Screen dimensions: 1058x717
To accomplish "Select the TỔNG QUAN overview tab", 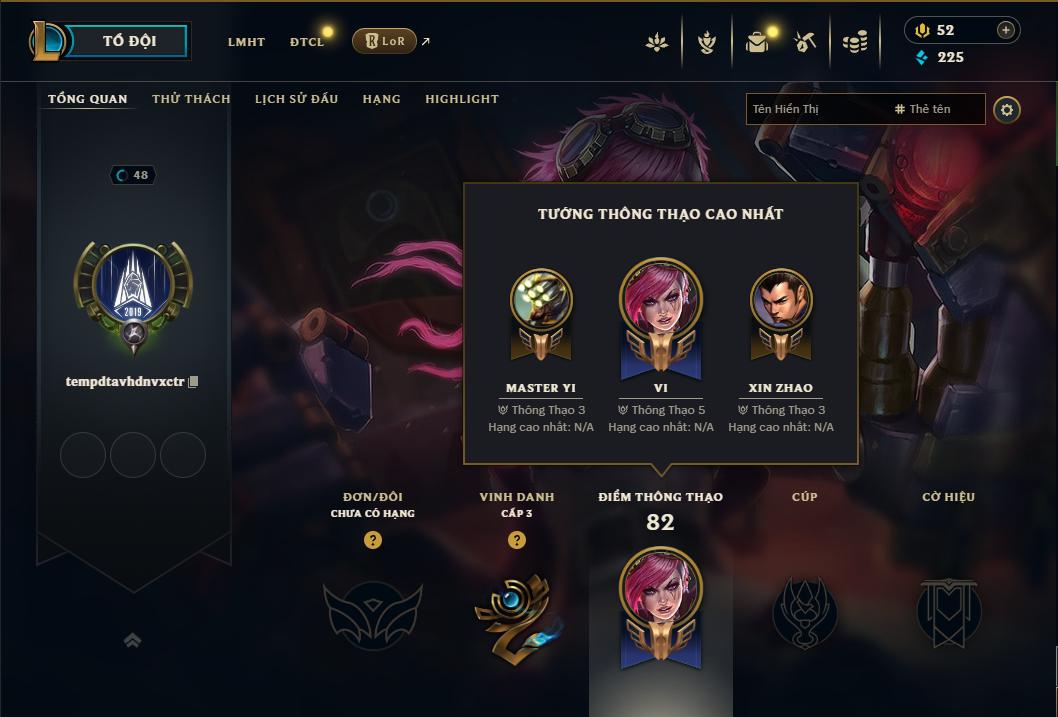I will pyautogui.click(x=88, y=99).
